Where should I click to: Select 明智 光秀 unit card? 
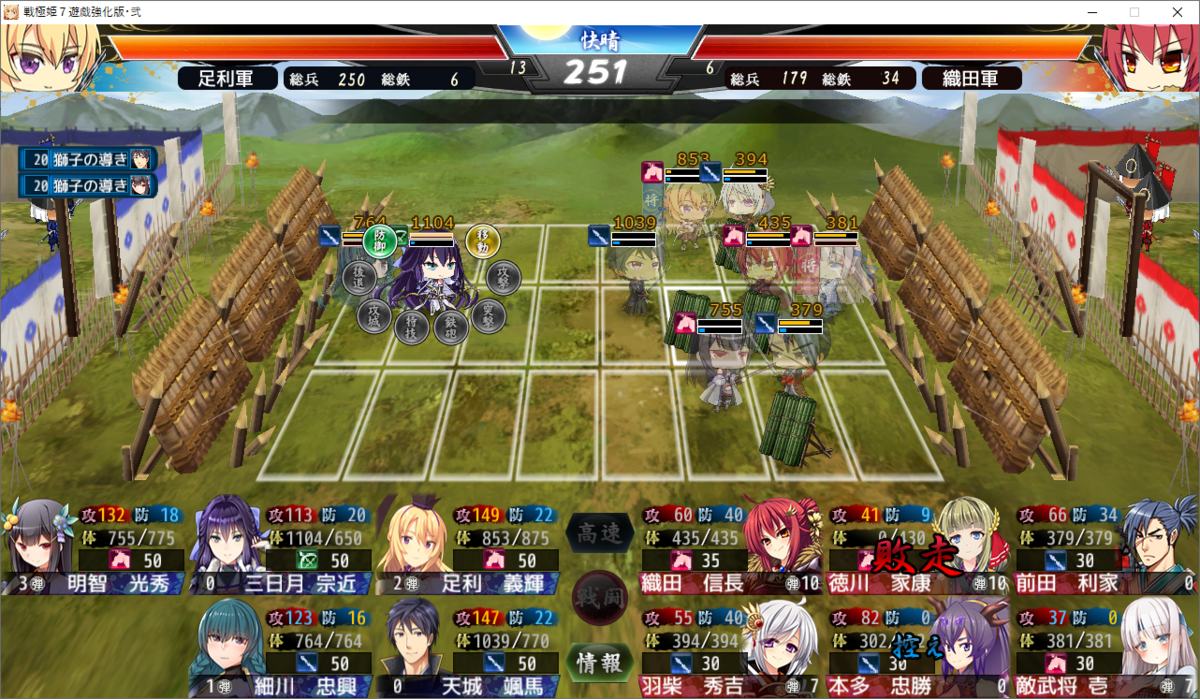pyautogui.click(x=95, y=547)
